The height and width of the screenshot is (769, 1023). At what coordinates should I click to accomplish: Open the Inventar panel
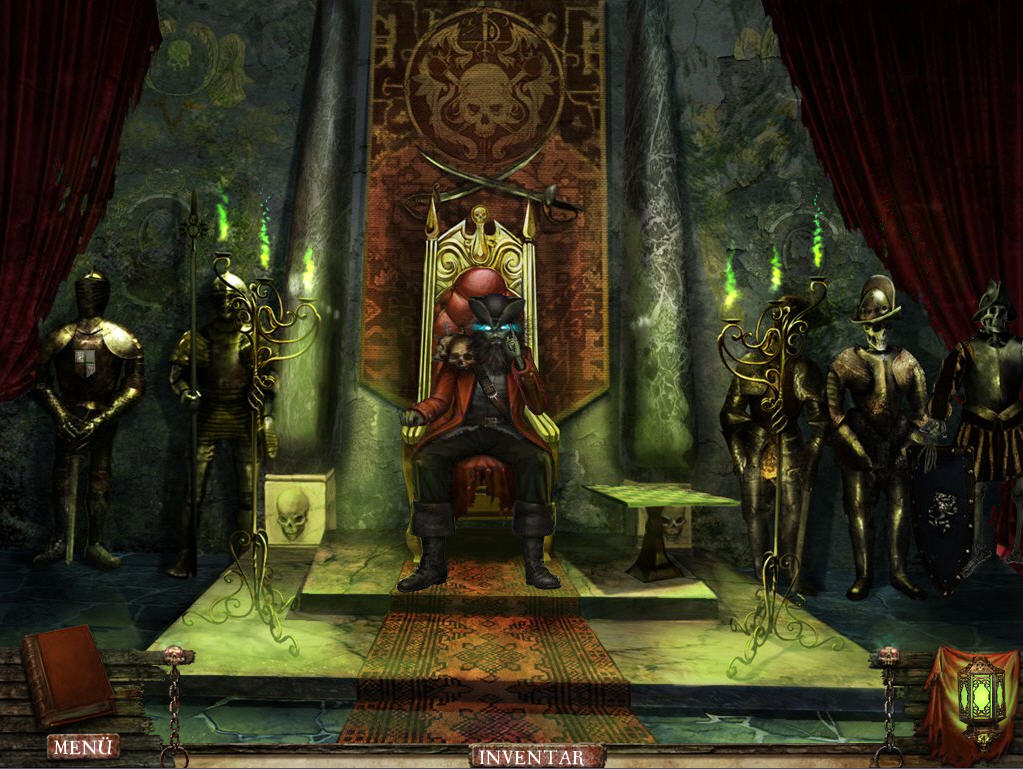(x=538, y=756)
